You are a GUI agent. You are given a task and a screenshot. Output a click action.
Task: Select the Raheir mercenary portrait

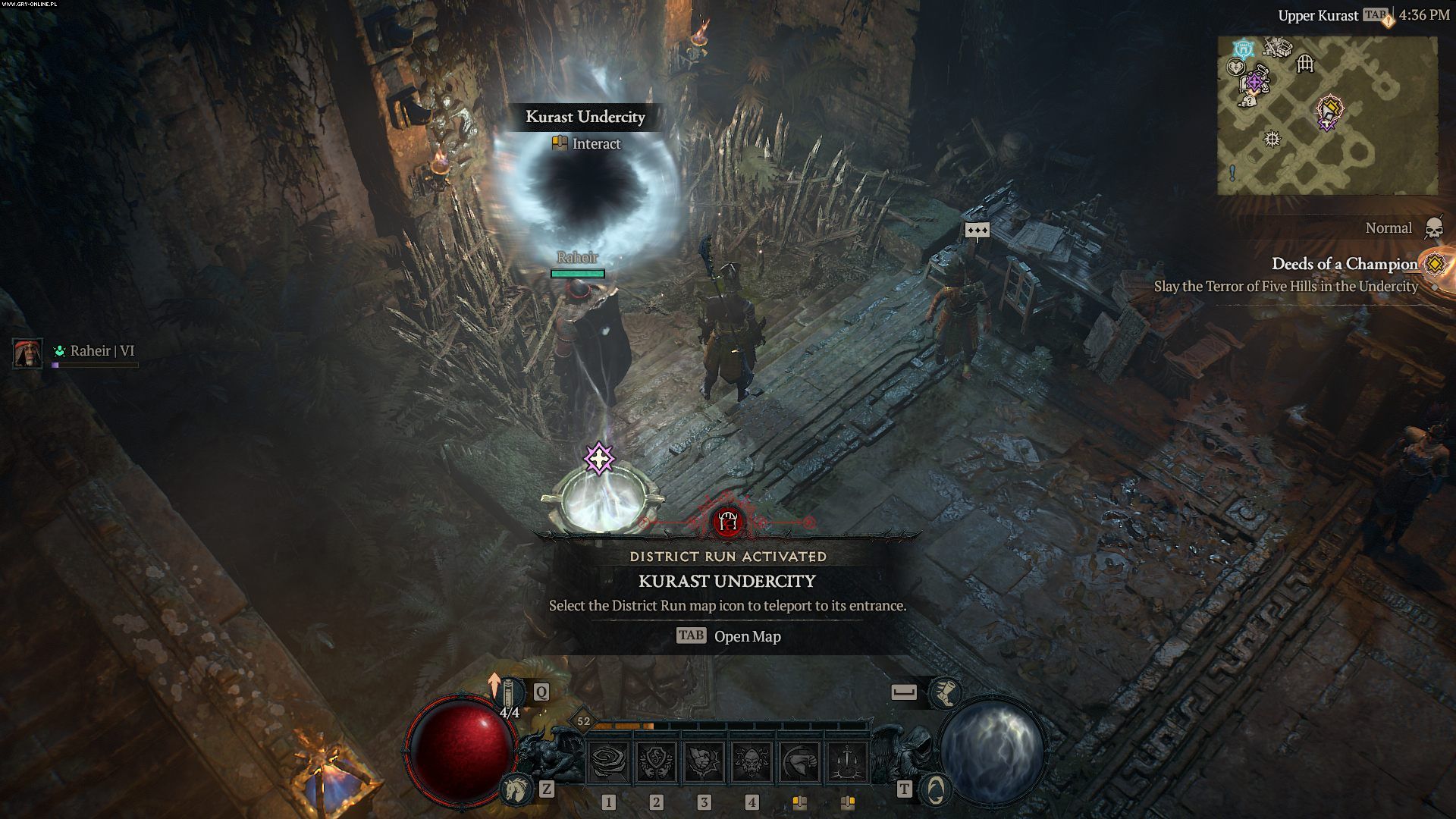pyautogui.click(x=27, y=353)
